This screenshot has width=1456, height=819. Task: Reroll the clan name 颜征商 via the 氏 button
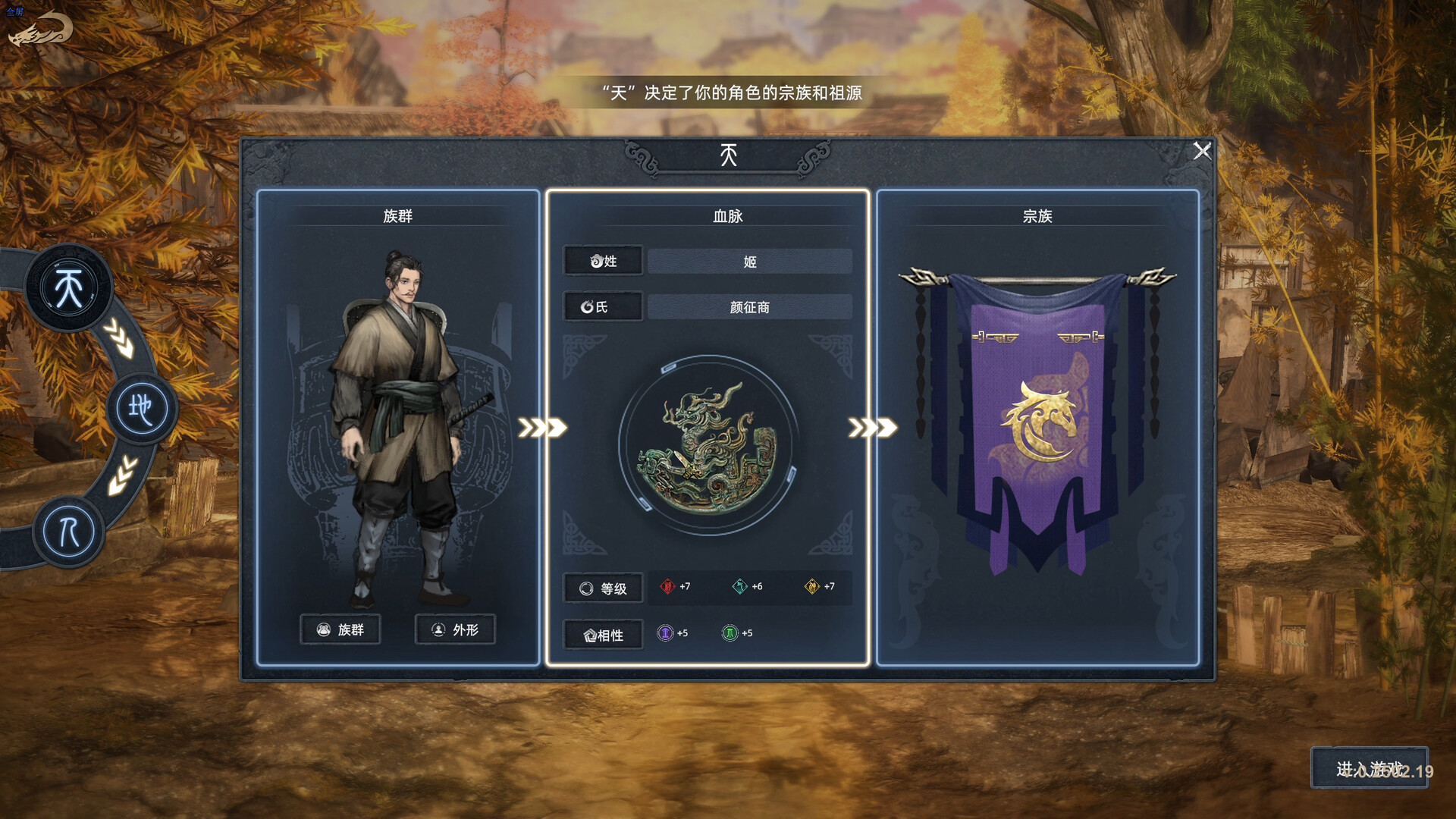(603, 306)
